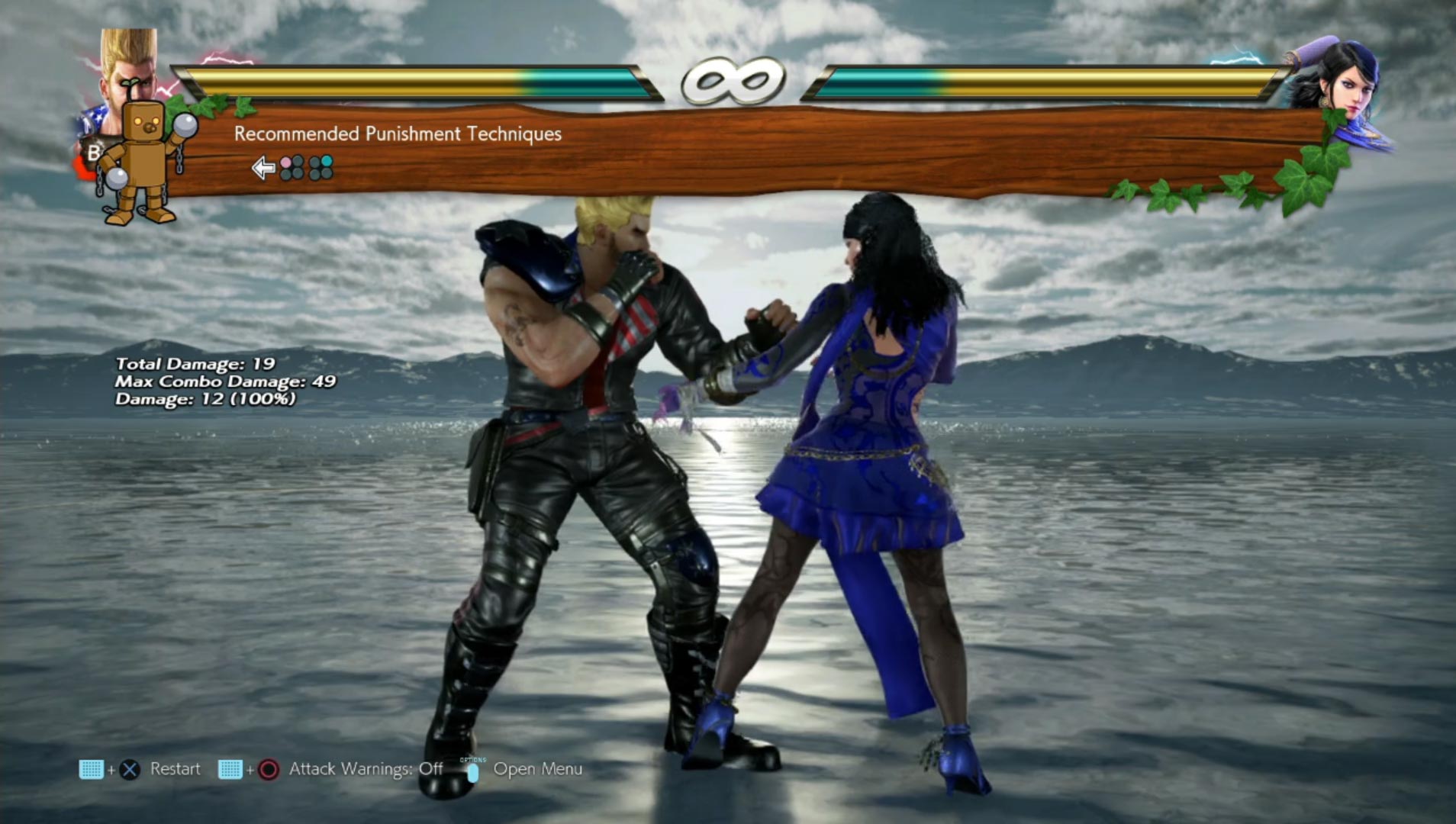Viewport: 1456px width, 824px height.
Task: Select the cyan kick button in input notation
Action: coord(326,162)
